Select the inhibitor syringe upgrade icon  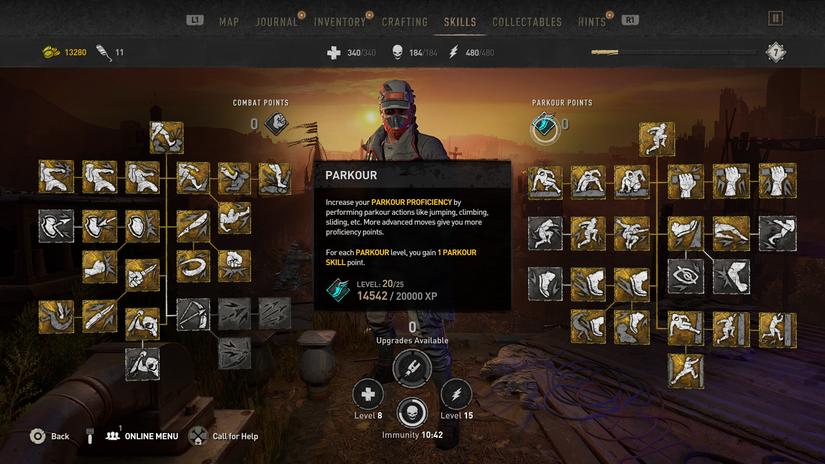coord(412,368)
